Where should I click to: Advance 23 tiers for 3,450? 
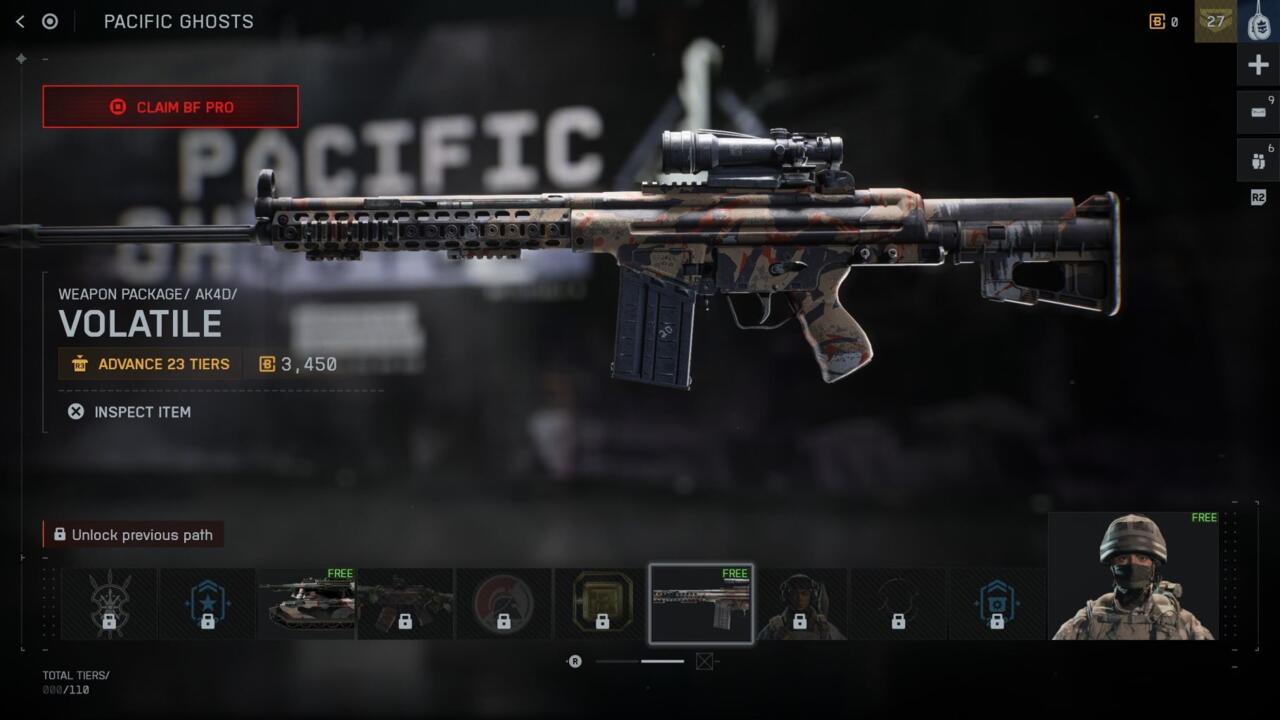[x=150, y=364]
